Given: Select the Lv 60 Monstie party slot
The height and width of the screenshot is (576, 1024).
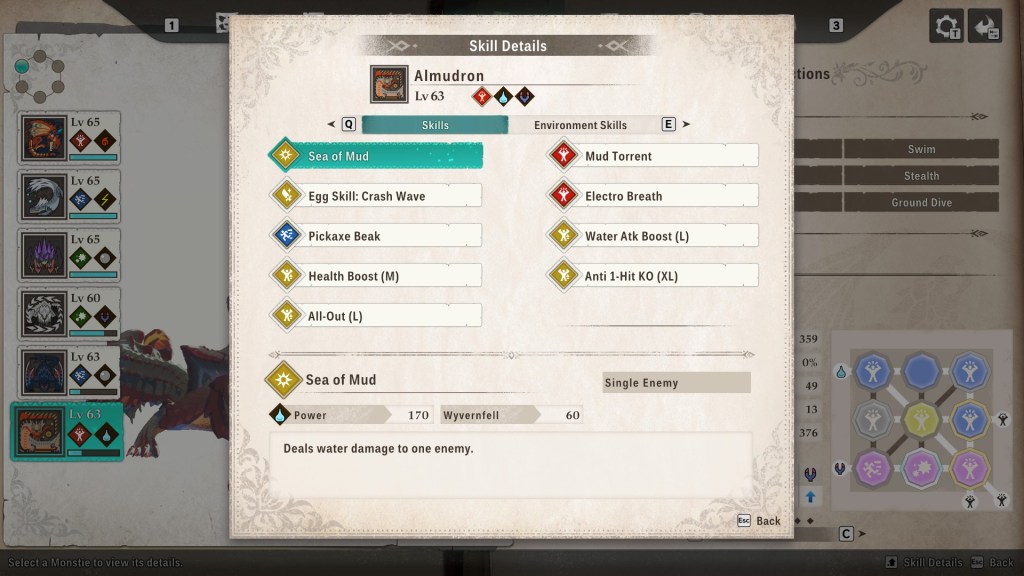Looking at the screenshot, I should point(70,314).
